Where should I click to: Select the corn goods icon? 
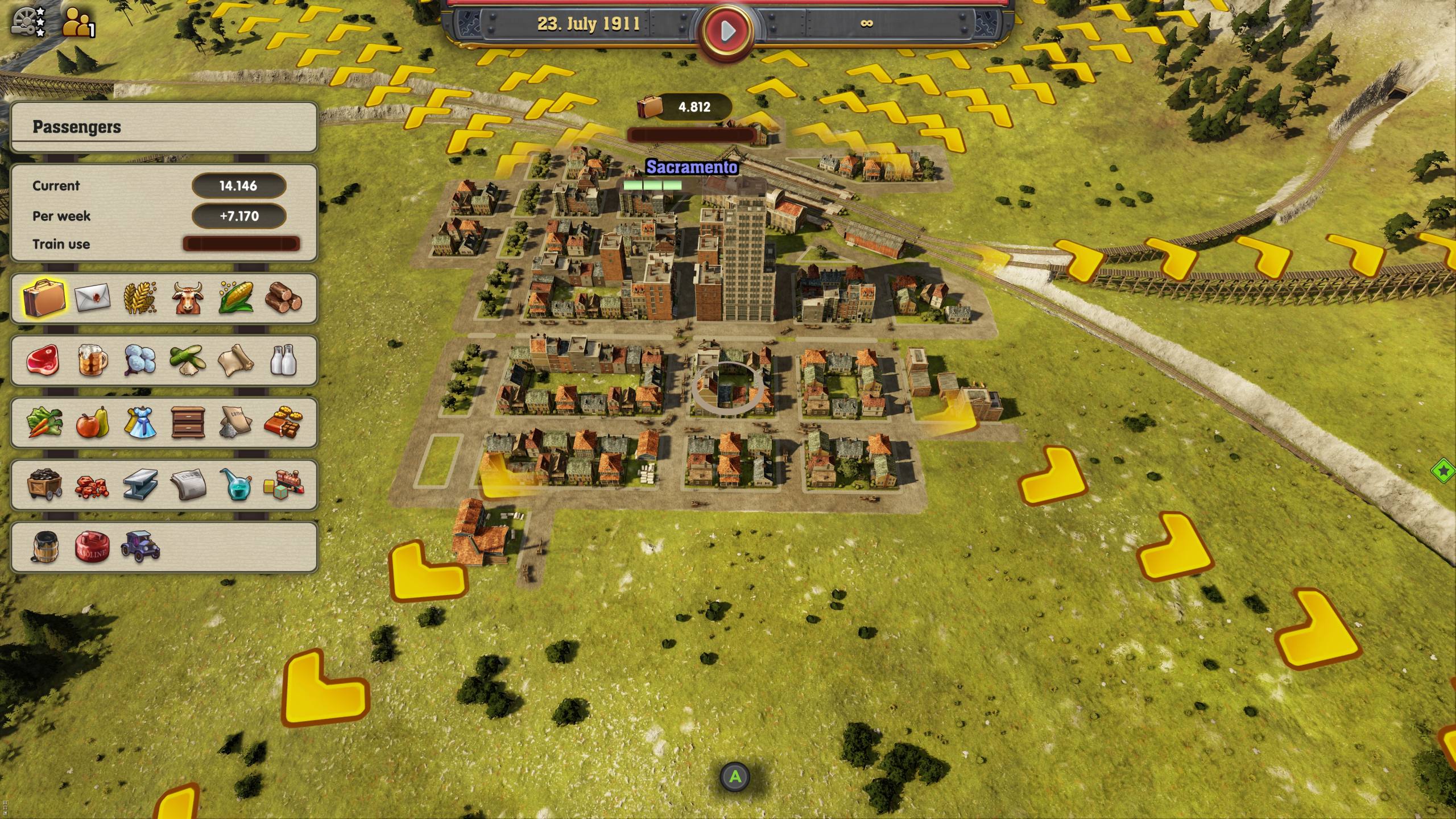pyautogui.click(x=234, y=298)
